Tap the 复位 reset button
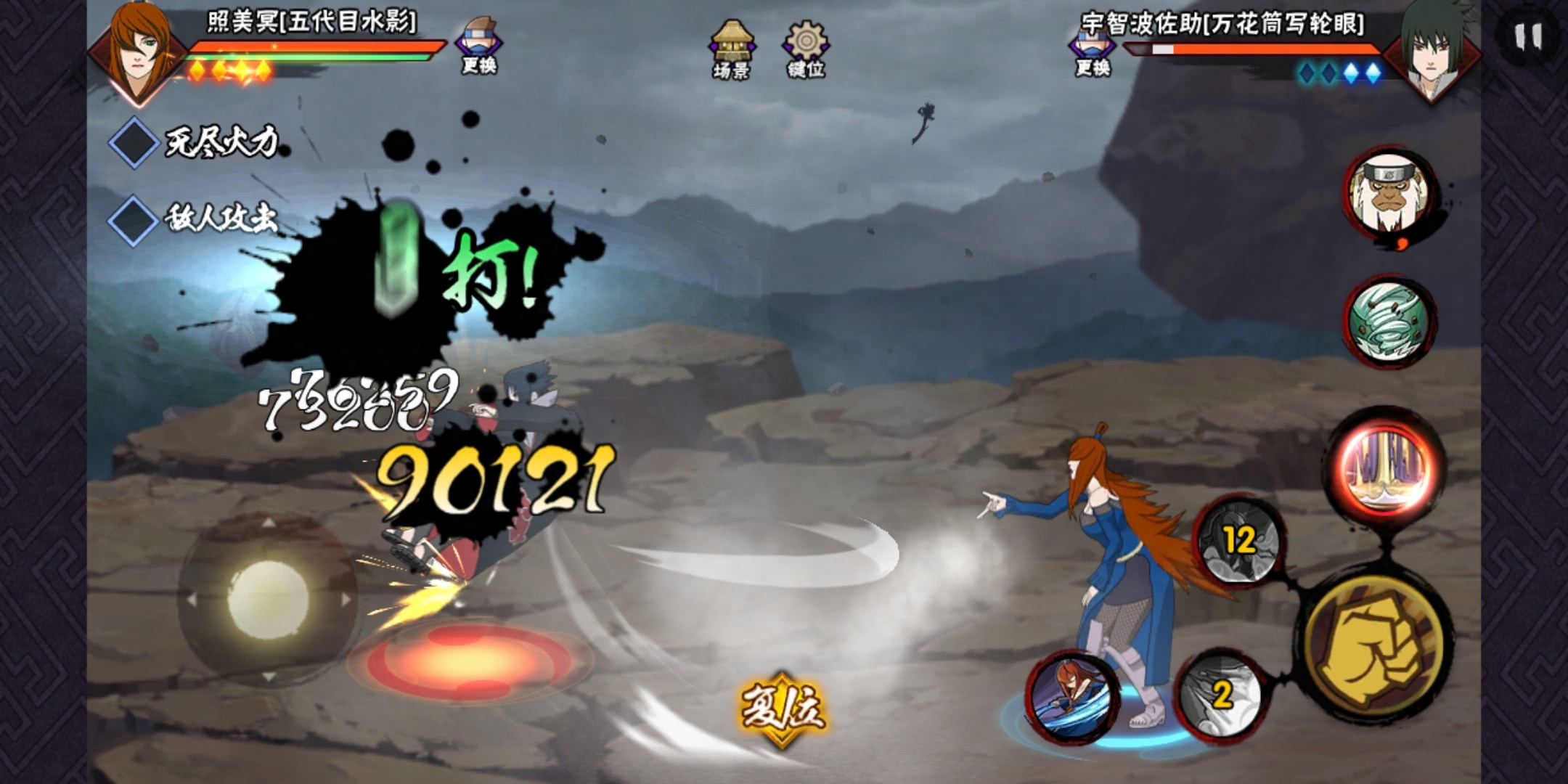This screenshot has height=784, width=1568. click(782, 708)
